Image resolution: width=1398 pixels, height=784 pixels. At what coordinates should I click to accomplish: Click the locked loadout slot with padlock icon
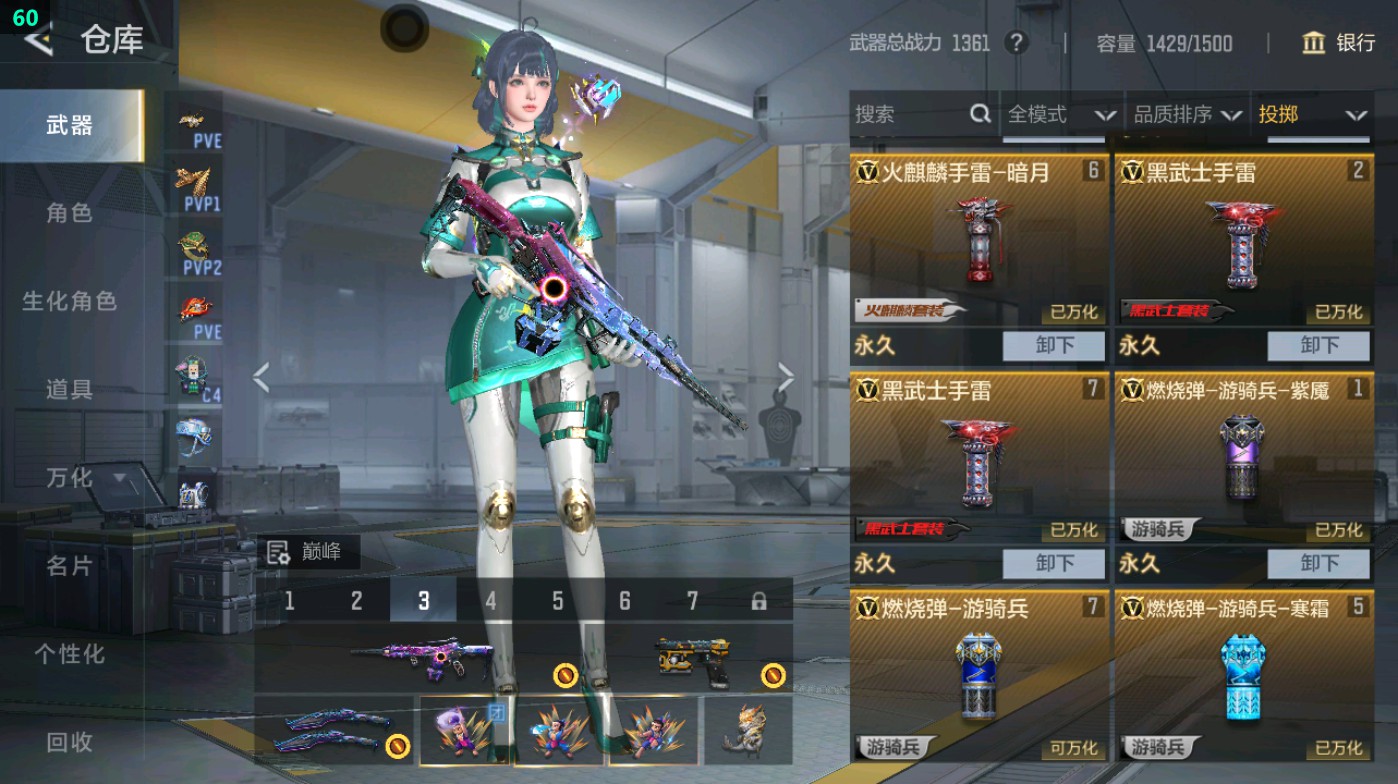(x=757, y=599)
